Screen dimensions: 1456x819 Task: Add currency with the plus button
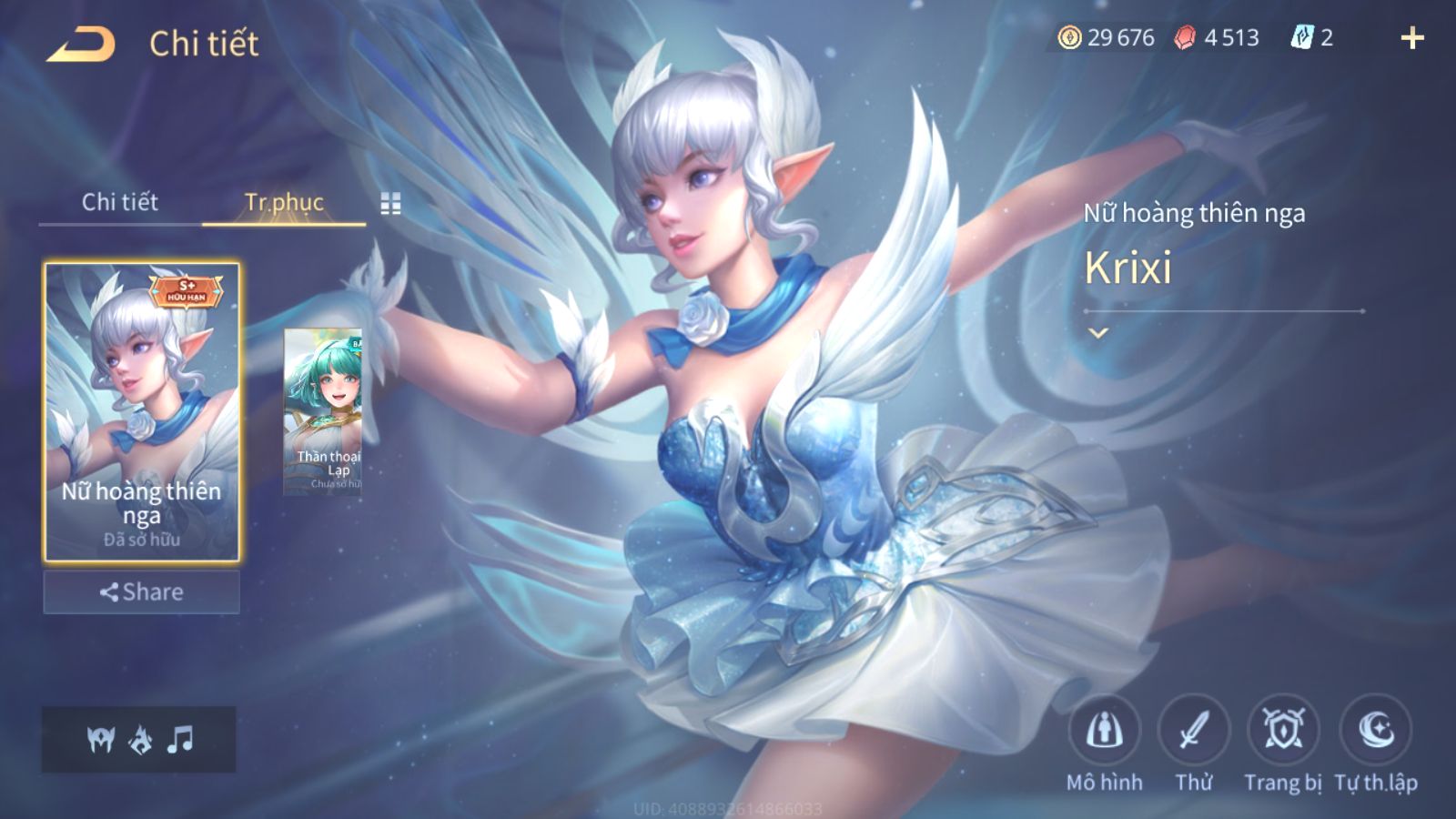[x=1411, y=38]
